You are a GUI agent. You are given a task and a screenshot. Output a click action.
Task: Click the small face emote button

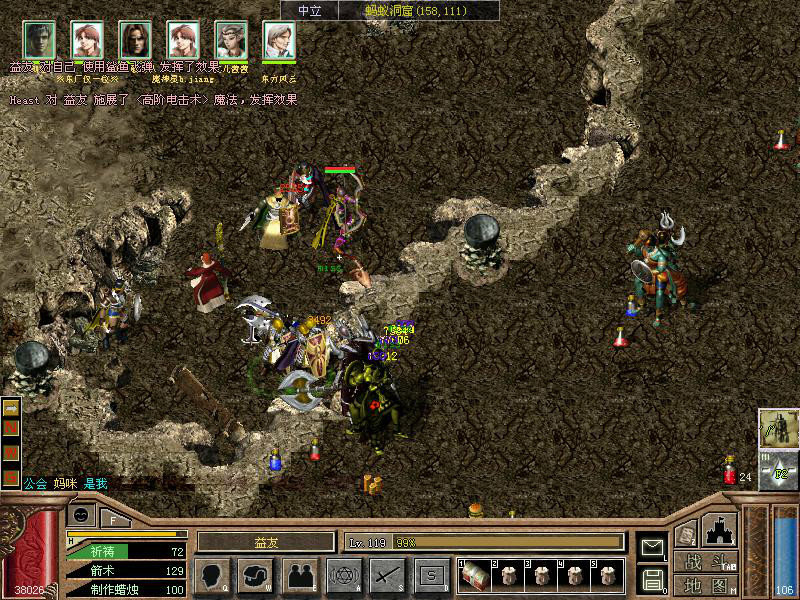click(x=81, y=514)
